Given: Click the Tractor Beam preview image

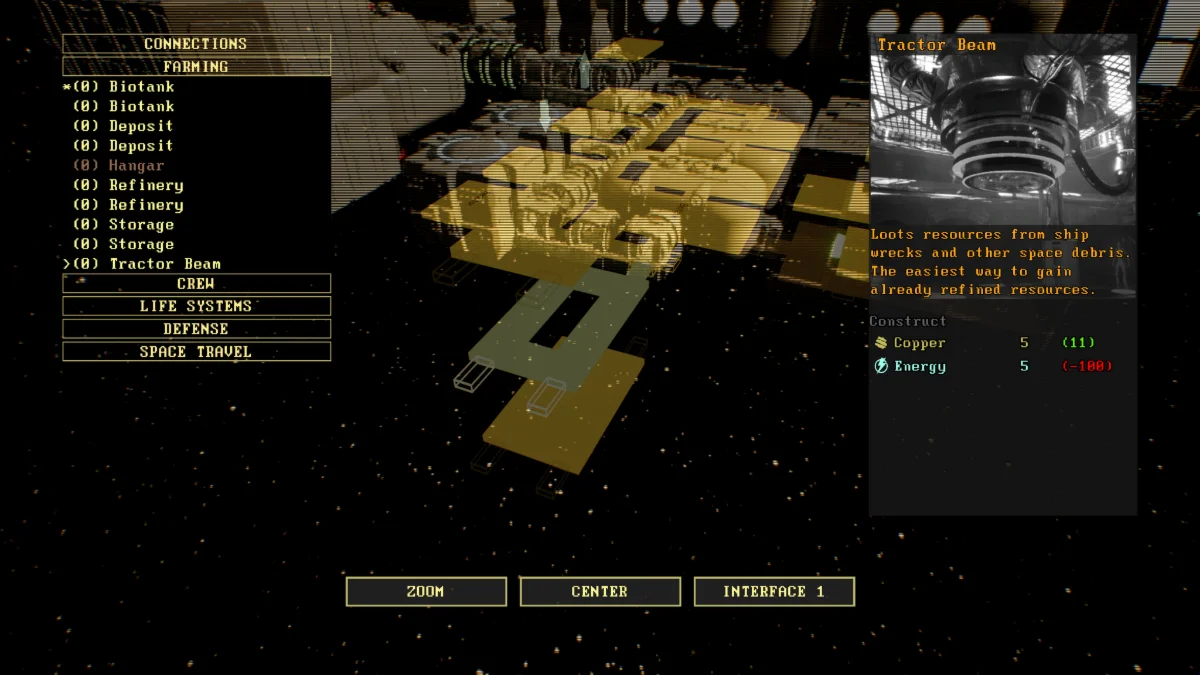Looking at the screenshot, I should click(x=1003, y=139).
